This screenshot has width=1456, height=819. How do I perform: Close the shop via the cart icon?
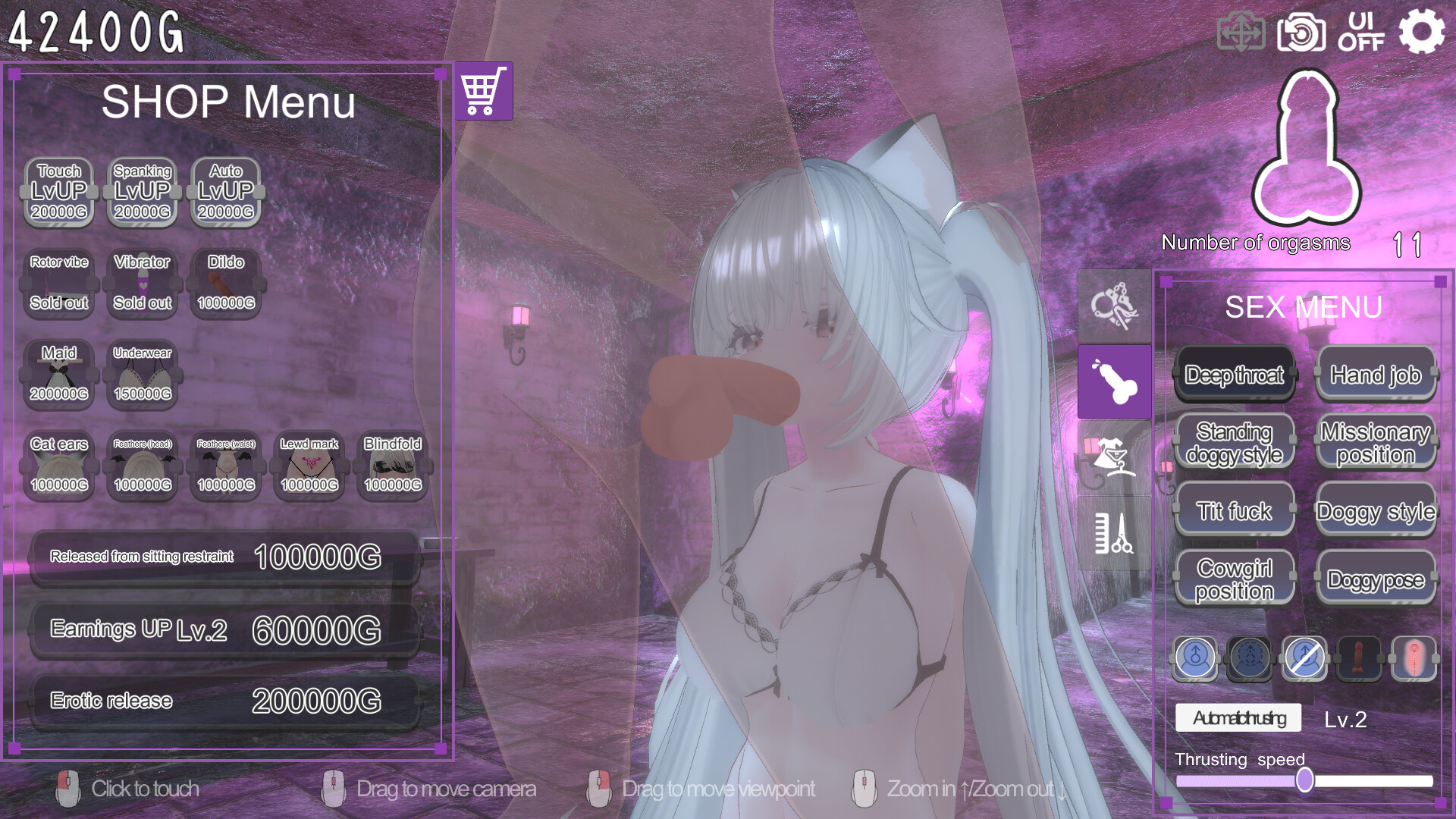pos(484,91)
